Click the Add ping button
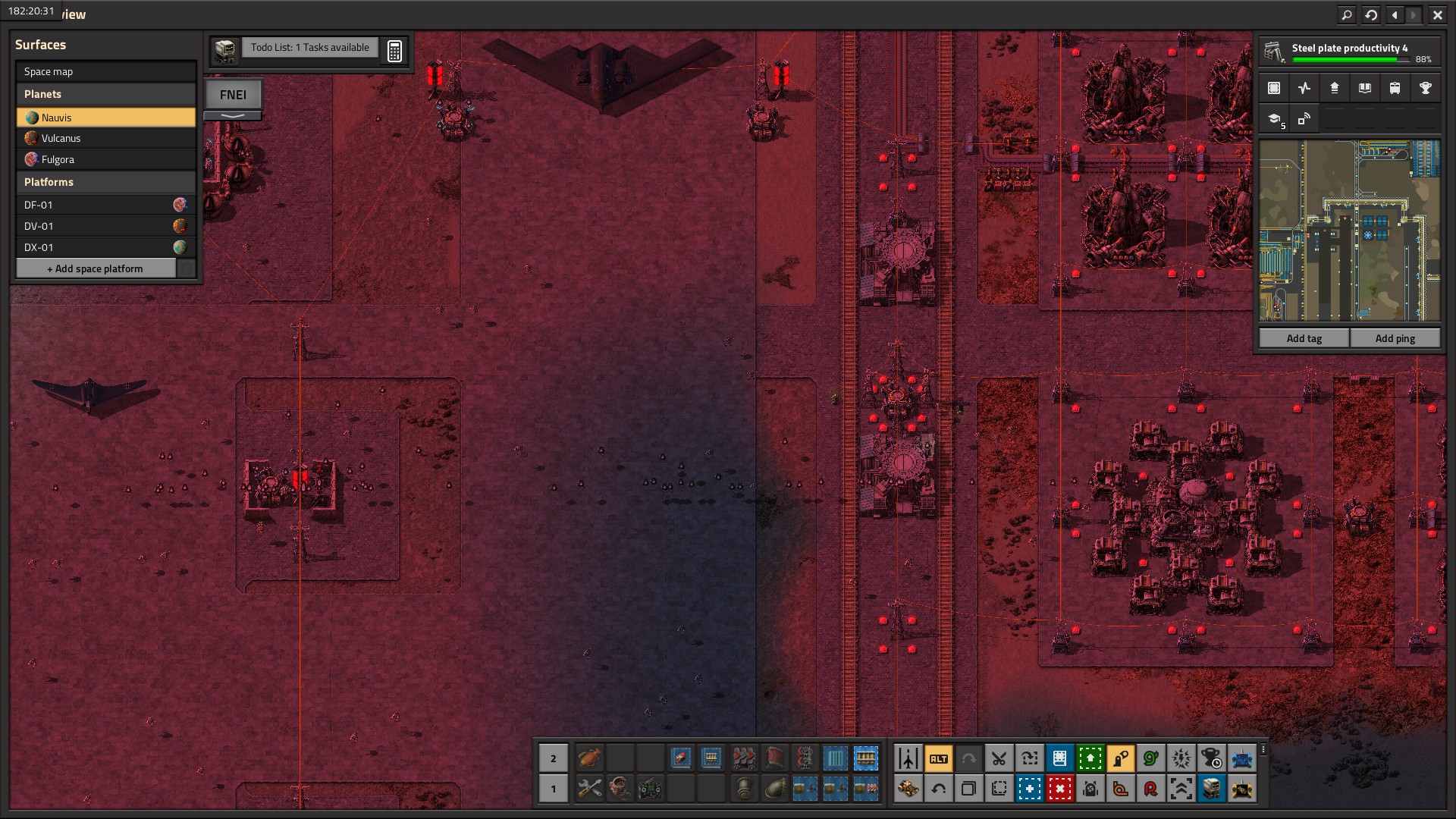Viewport: 1456px width, 819px height. tap(1395, 338)
